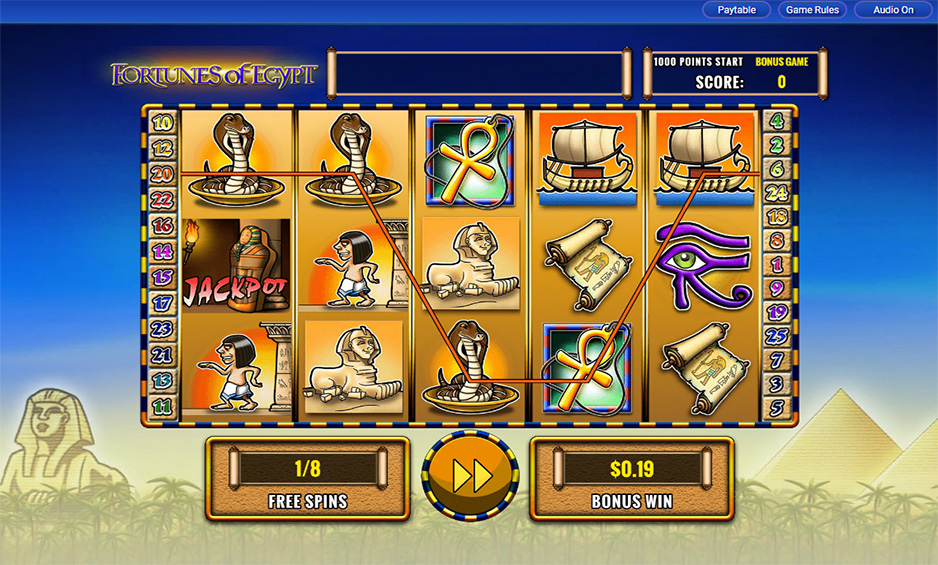The image size is (938, 565).
Task: Open the Paytable
Action: [736, 10]
